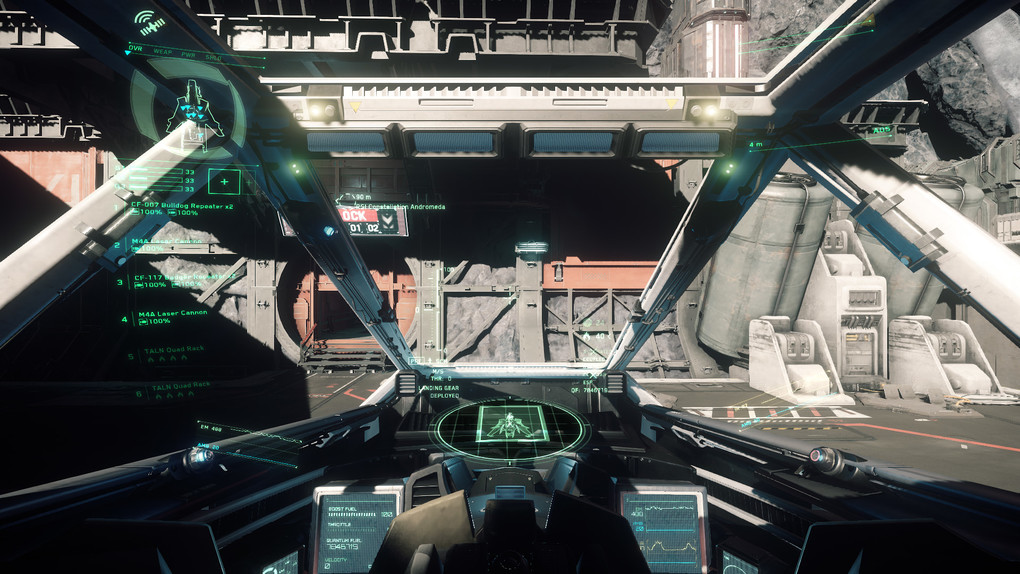Image resolution: width=1020 pixels, height=574 pixels.
Task: Show the SHLD tab
Action: coord(213,57)
